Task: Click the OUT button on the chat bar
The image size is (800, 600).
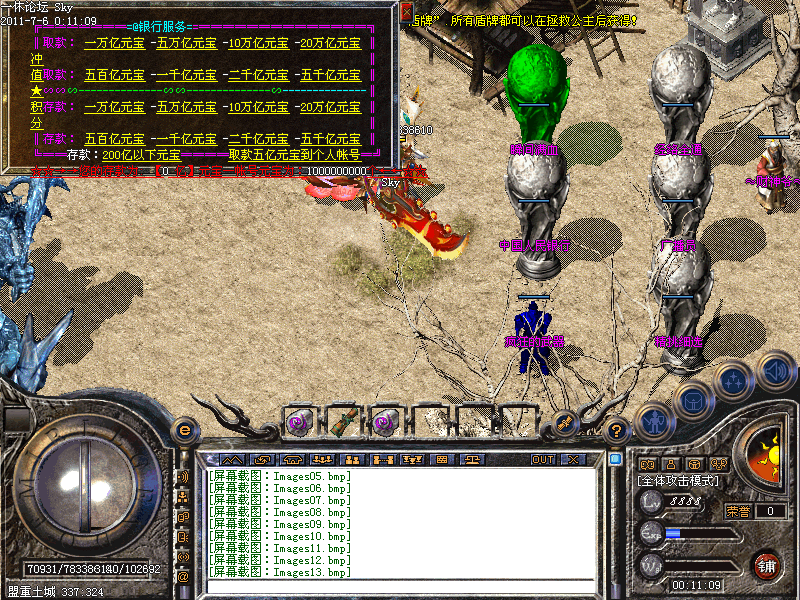Action: [542, 460]
